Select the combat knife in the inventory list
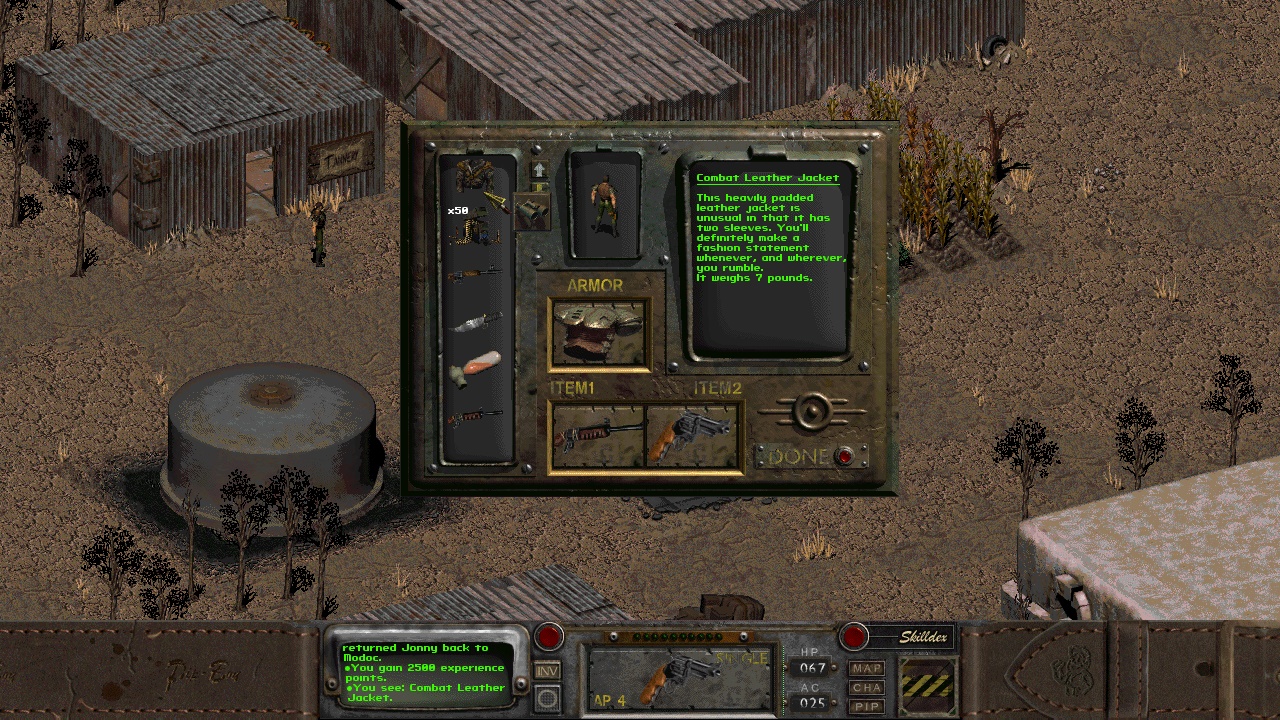This screenshot has width=1280, height=720. pyautogui.click(x=476, y=322)
